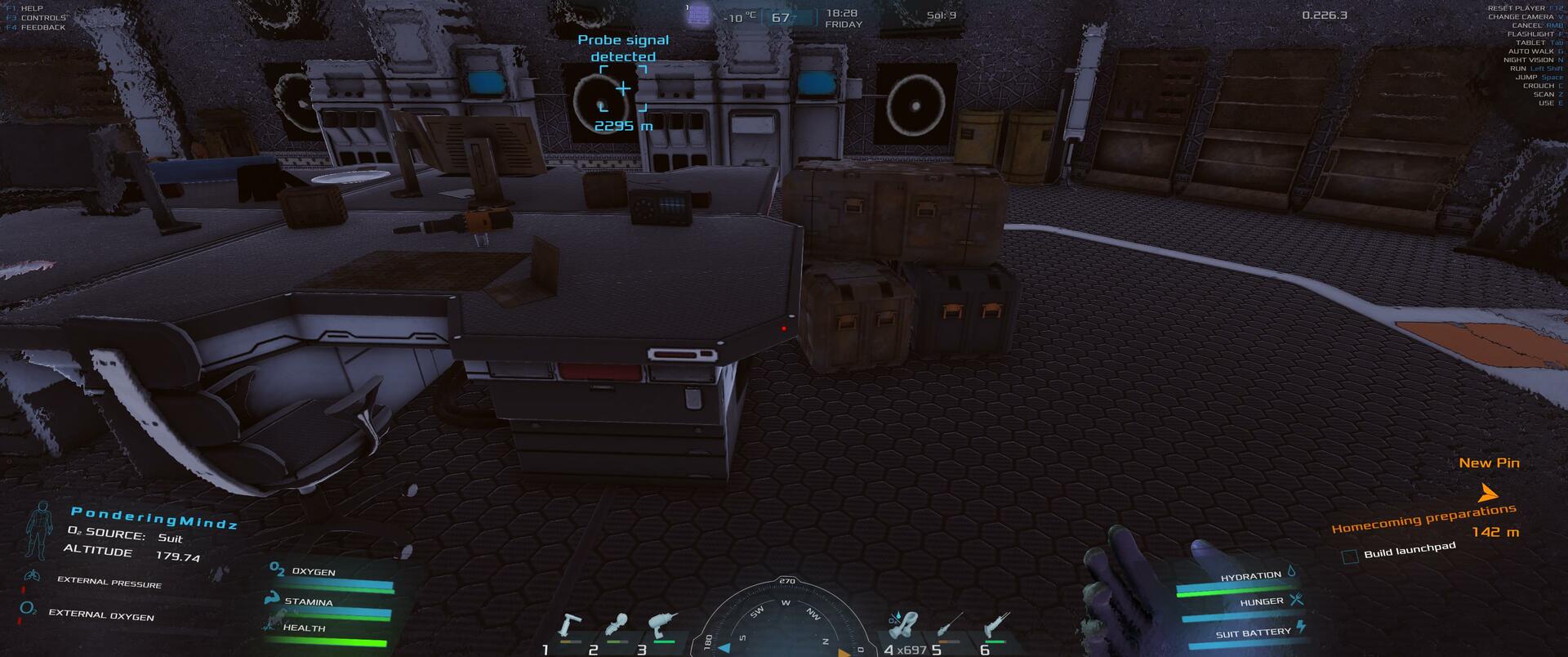Tick the Build launchpad checkbox

[1350, 556]
